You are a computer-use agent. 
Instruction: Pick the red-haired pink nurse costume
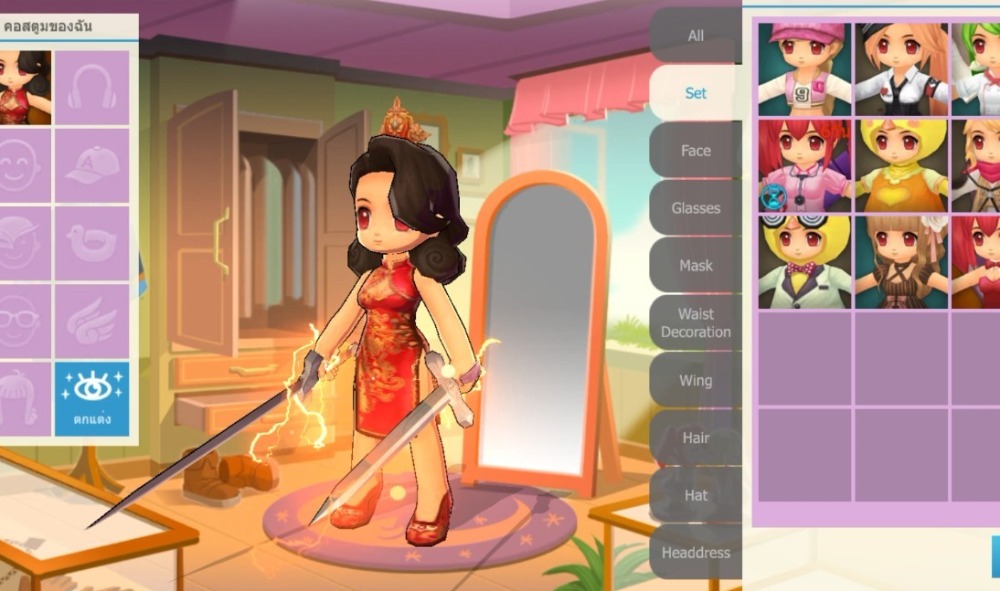point(804,165)
